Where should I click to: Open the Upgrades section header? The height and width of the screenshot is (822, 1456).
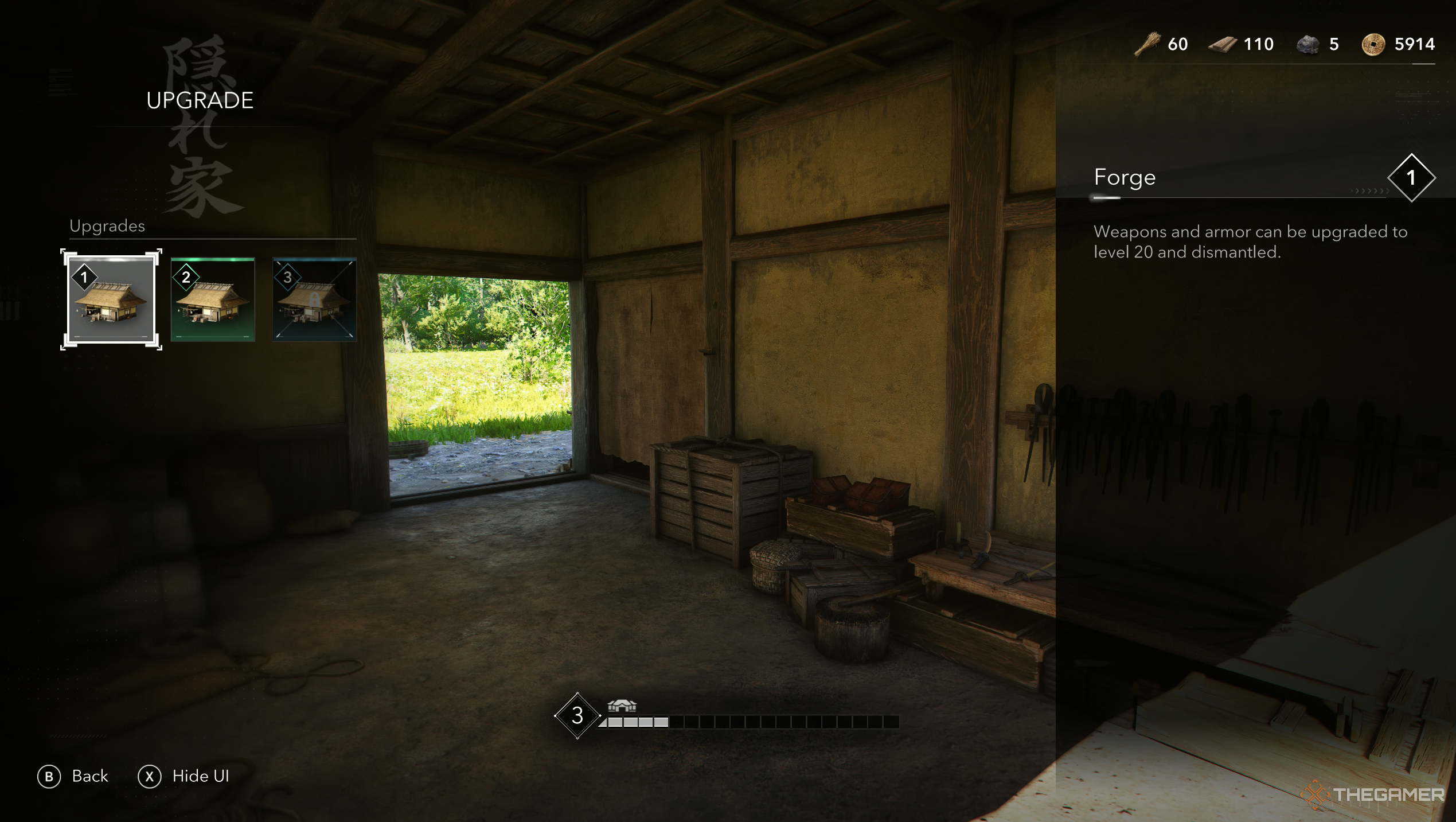pyautogui.click(x=107, y=225)
